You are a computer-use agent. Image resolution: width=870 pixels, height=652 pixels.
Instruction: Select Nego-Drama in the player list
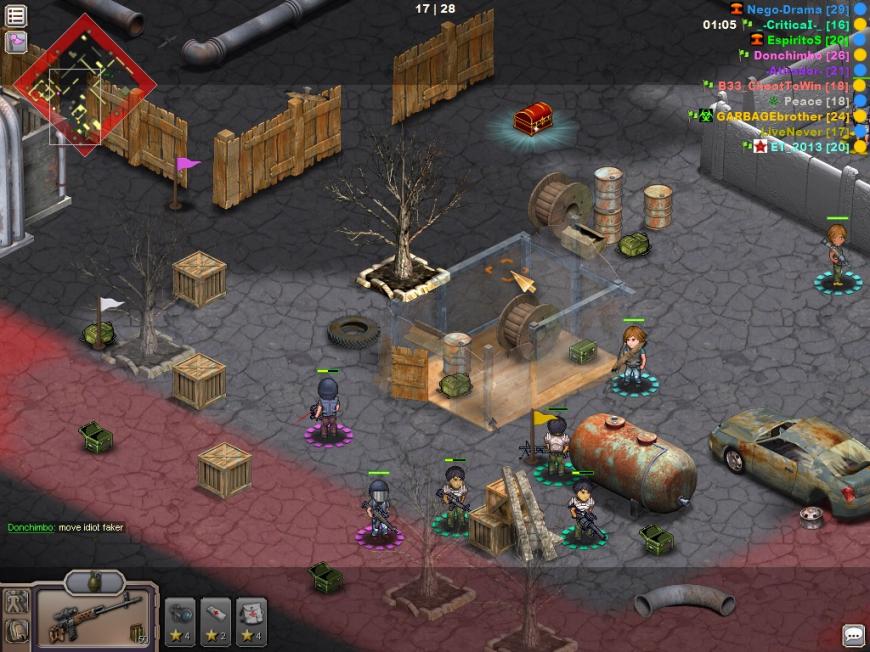784,9
